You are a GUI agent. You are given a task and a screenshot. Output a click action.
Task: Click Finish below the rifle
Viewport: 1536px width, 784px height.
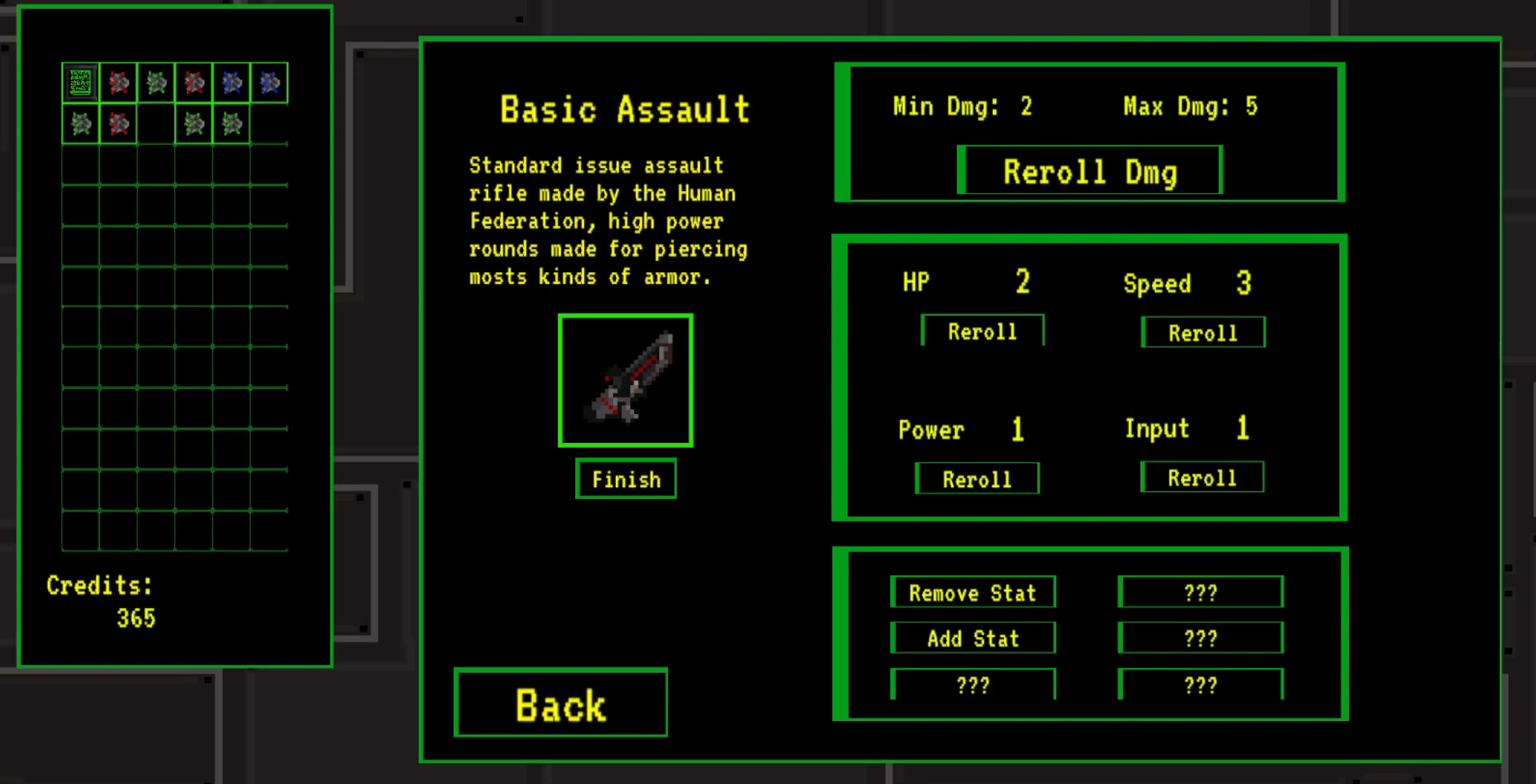(626, 479)
